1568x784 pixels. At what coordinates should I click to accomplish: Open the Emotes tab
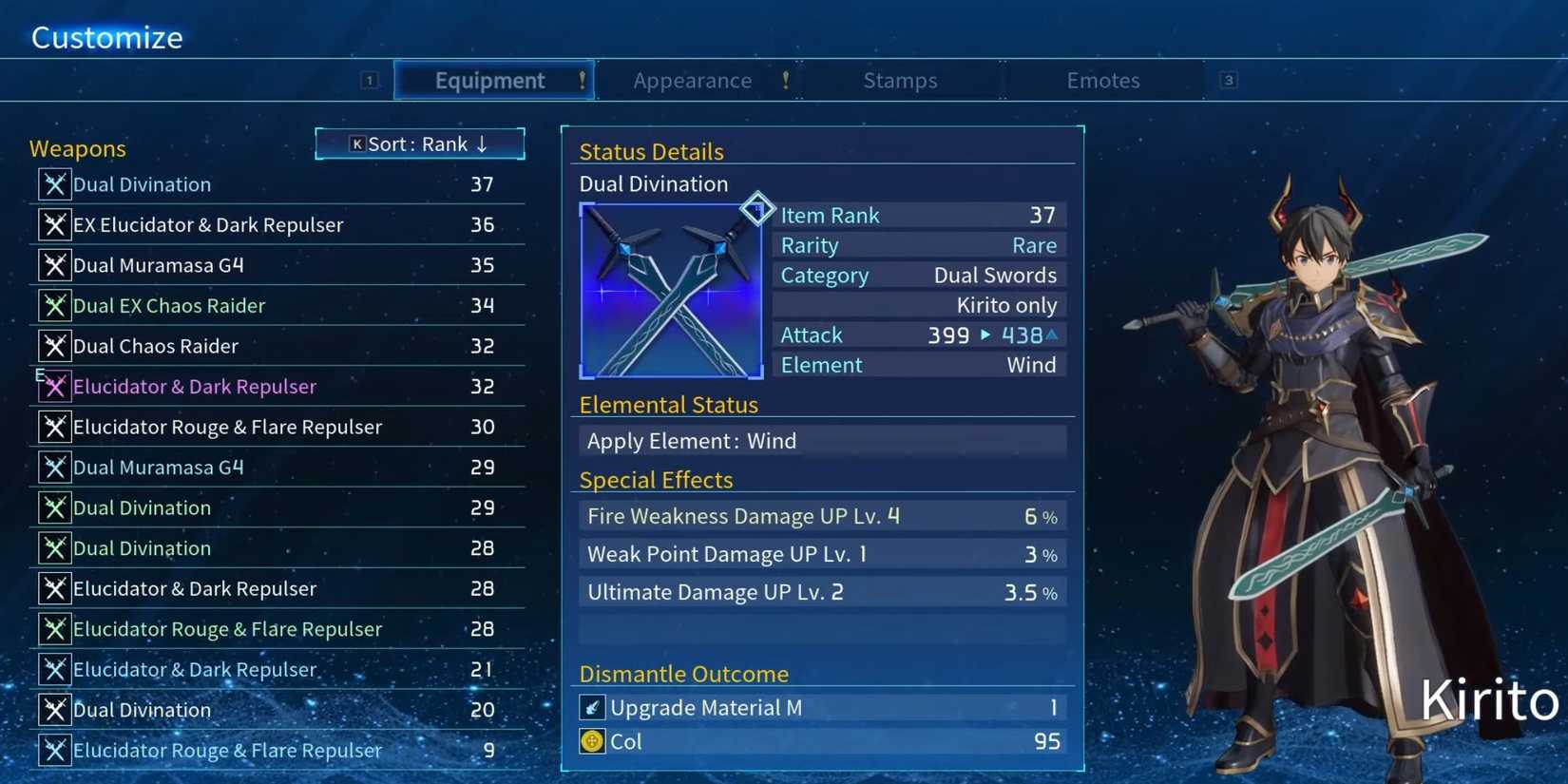1102,80
